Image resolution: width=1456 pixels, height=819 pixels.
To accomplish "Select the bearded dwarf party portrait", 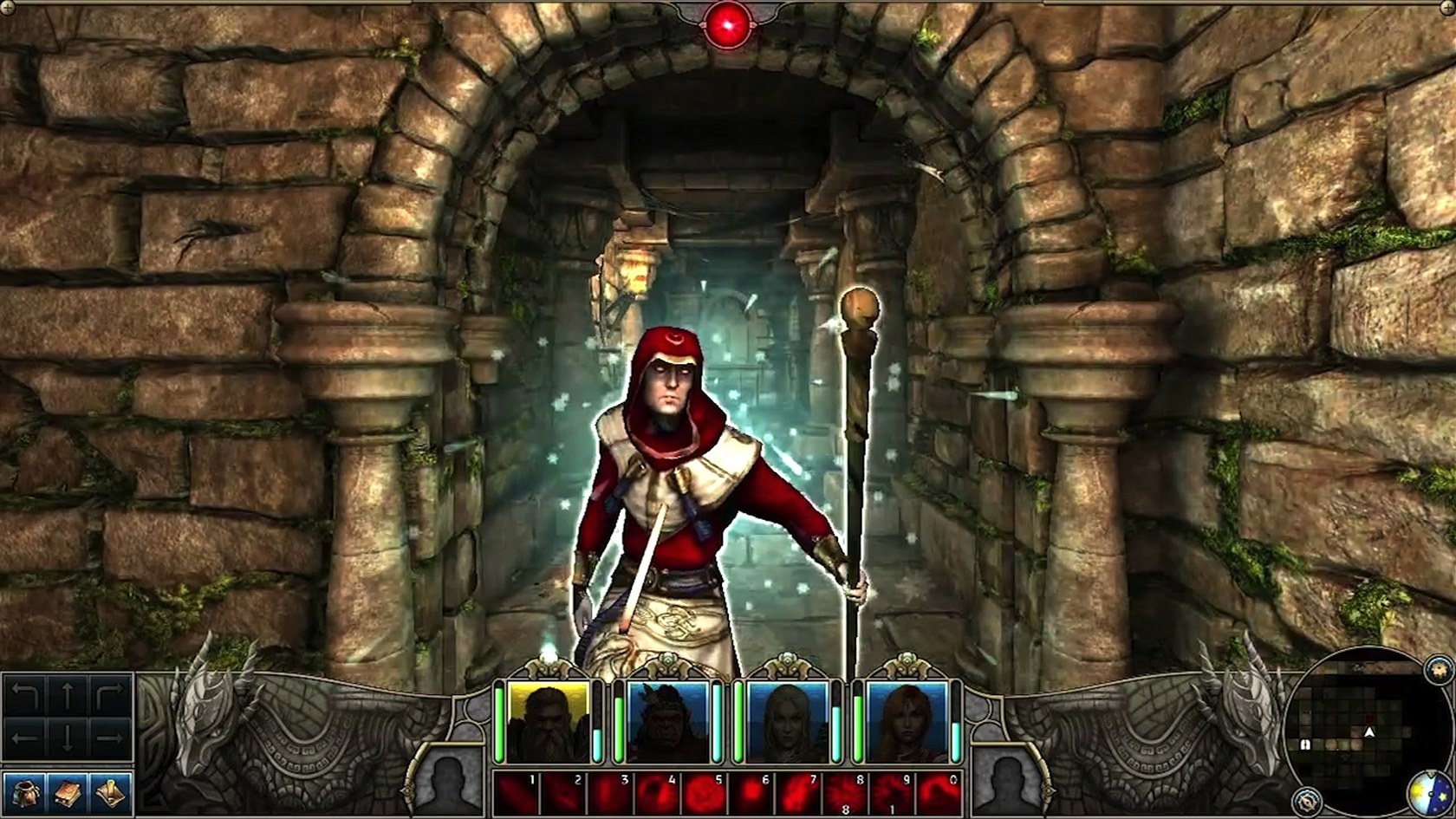I will coord(548,721).
